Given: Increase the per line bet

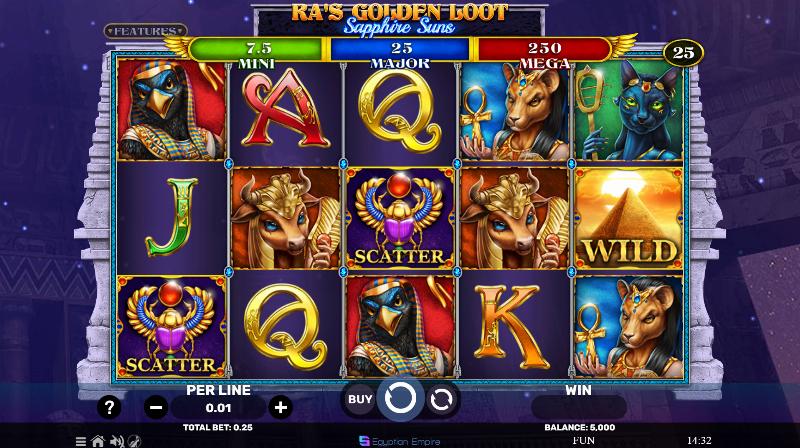Looking at the screenshot, I should click(281, 407).
